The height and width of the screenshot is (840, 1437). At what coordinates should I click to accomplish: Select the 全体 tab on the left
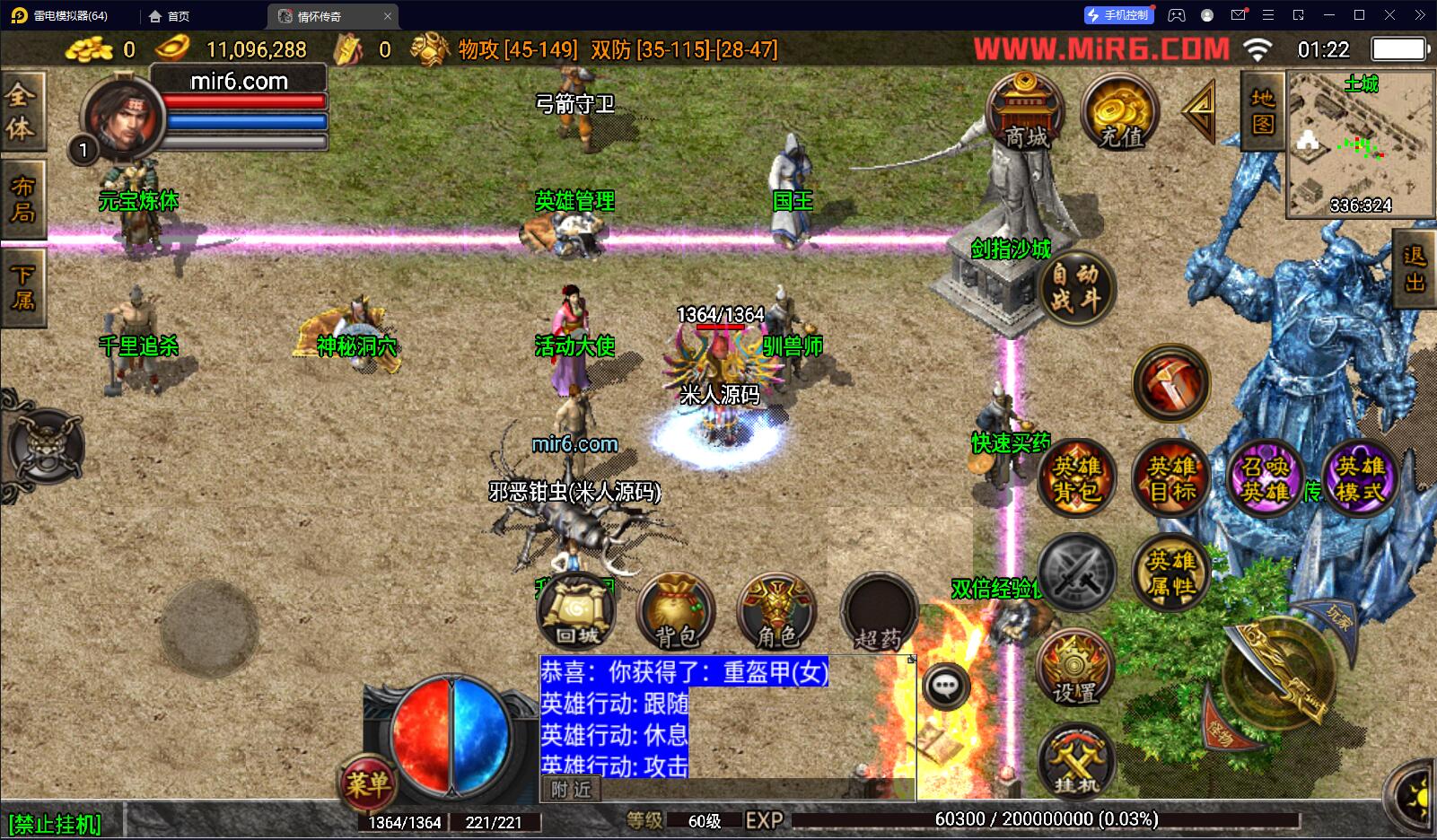pyautogui.click(x=22, y=110)
